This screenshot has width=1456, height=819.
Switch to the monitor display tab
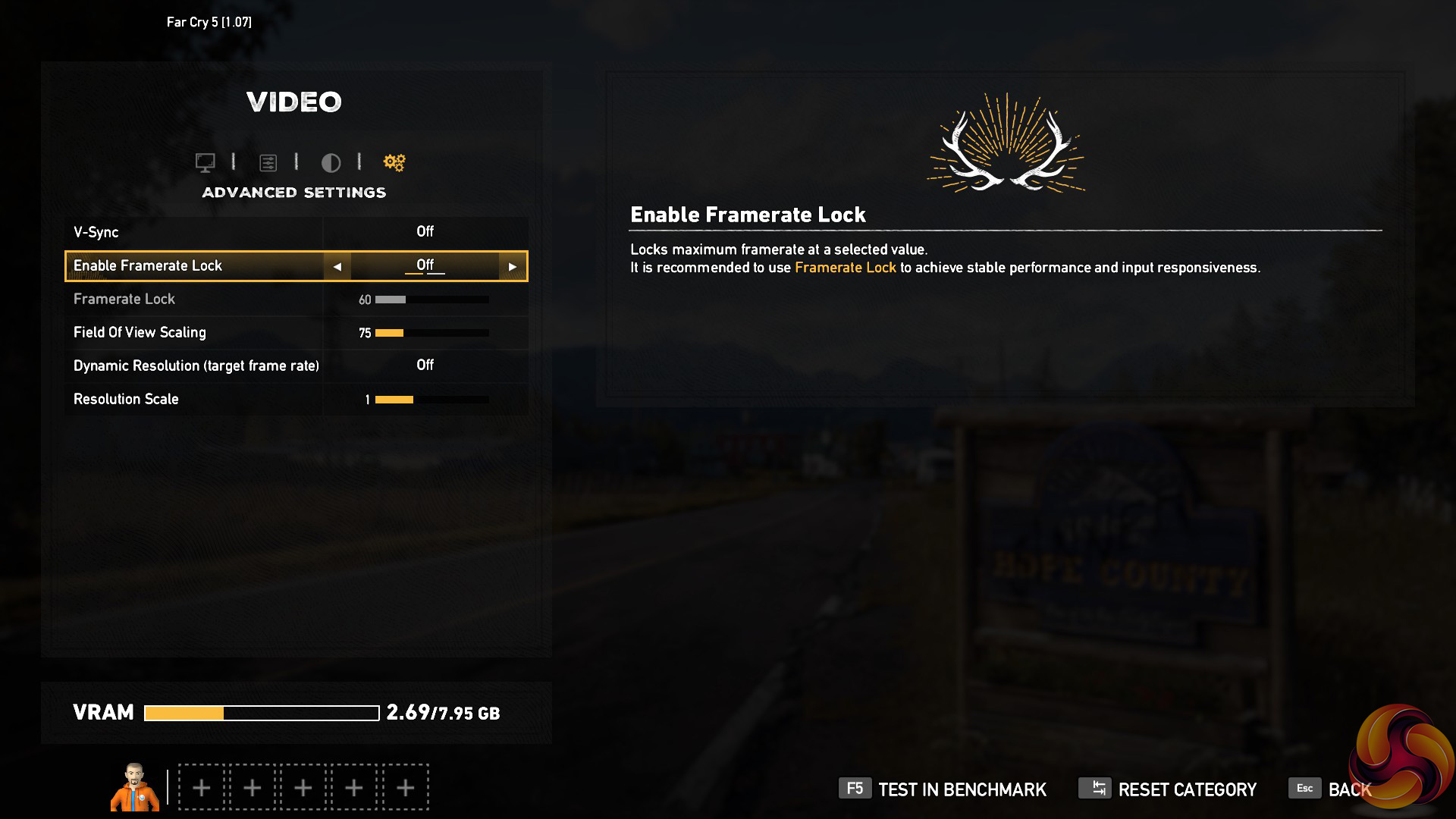205,162
